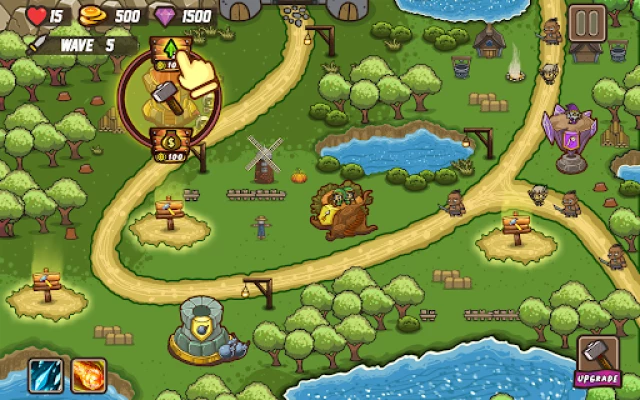640x400 pixels.
Task: Activate the ice shards ability
Action: (46, 376)
